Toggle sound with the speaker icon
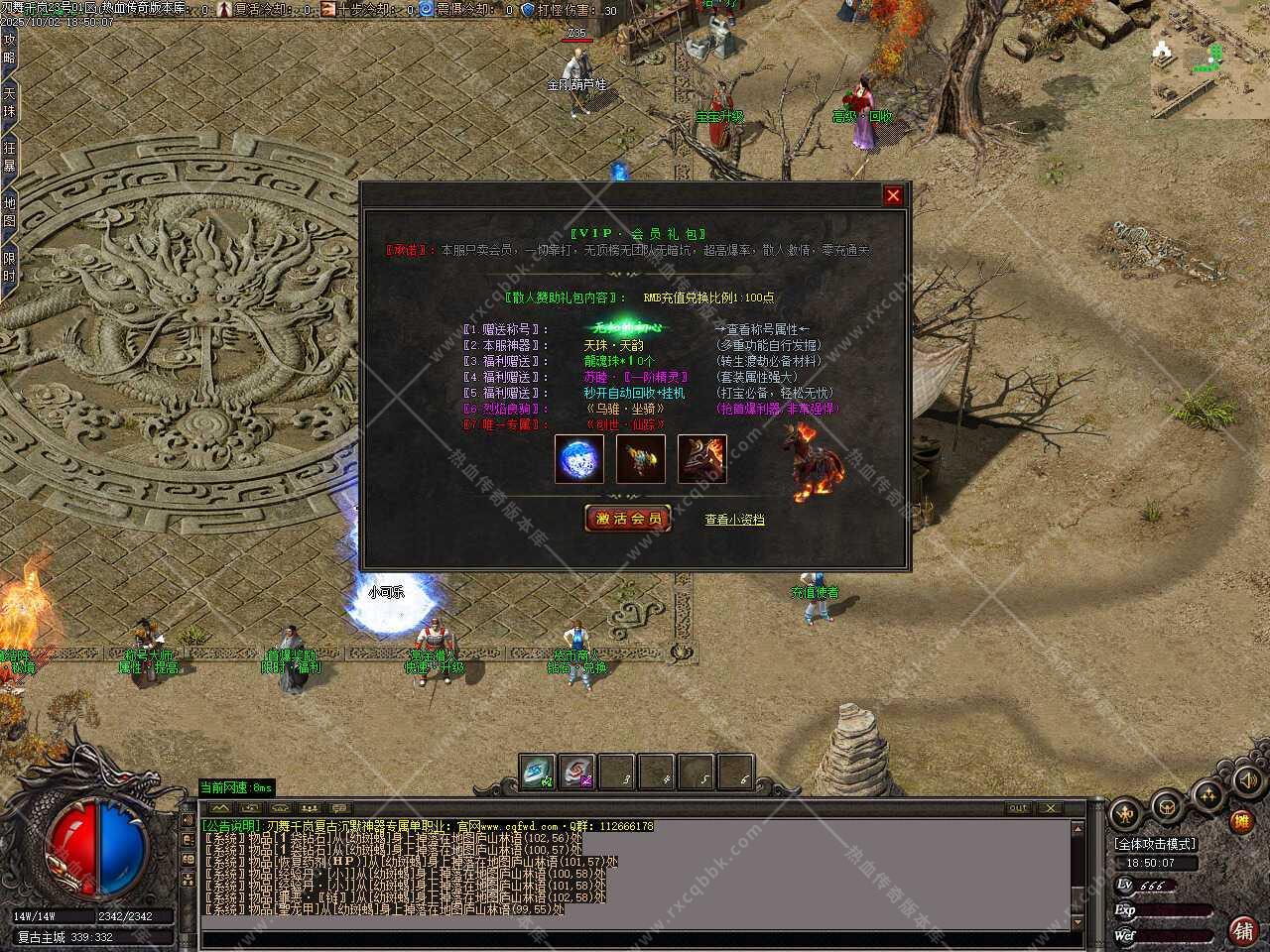1270x952 pixels. pos(1245,779)
